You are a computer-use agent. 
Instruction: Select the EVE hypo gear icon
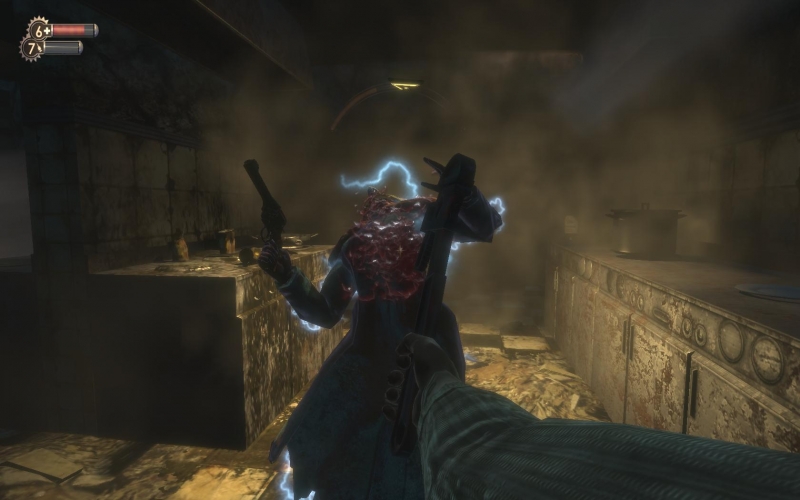[32, 48]
